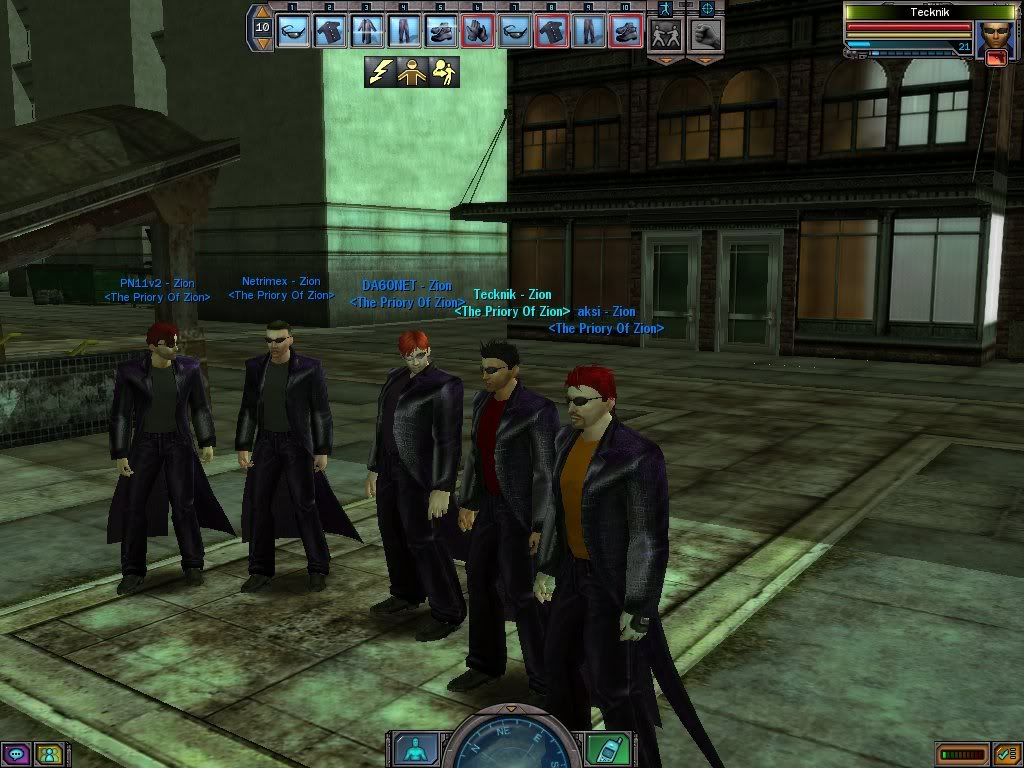Open the orange checkmark button

(1006, 752)
